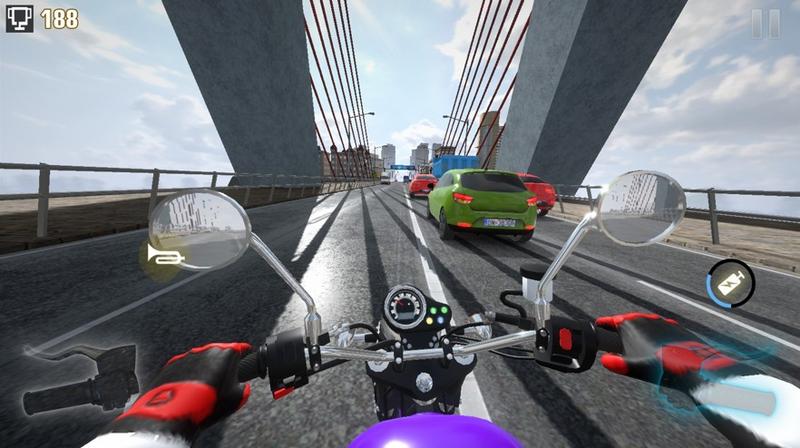800x448 pixels.
Task: Pause the game
Action: click(x=765, y=24)
